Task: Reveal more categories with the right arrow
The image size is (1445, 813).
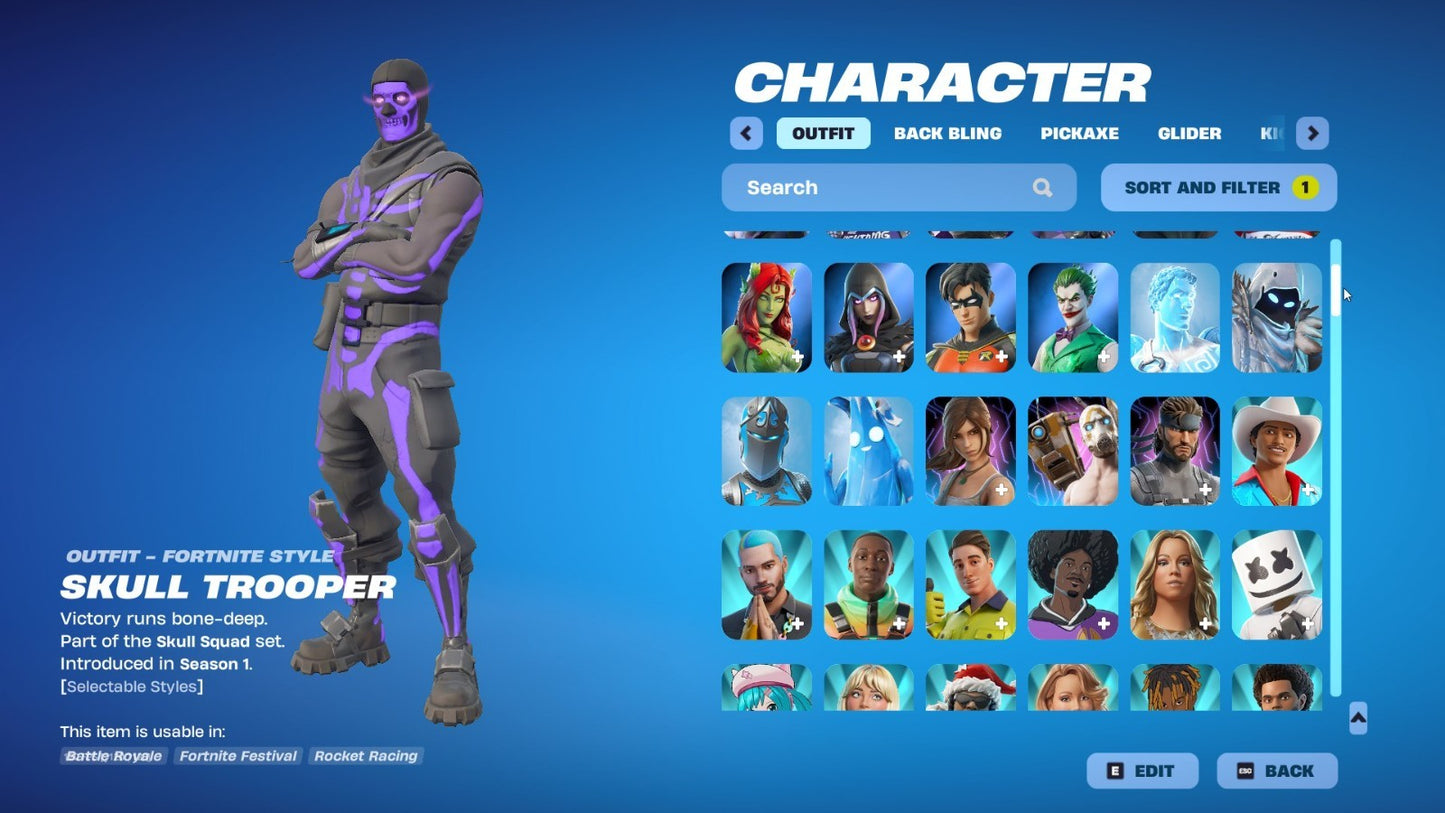Action: 1312,133
